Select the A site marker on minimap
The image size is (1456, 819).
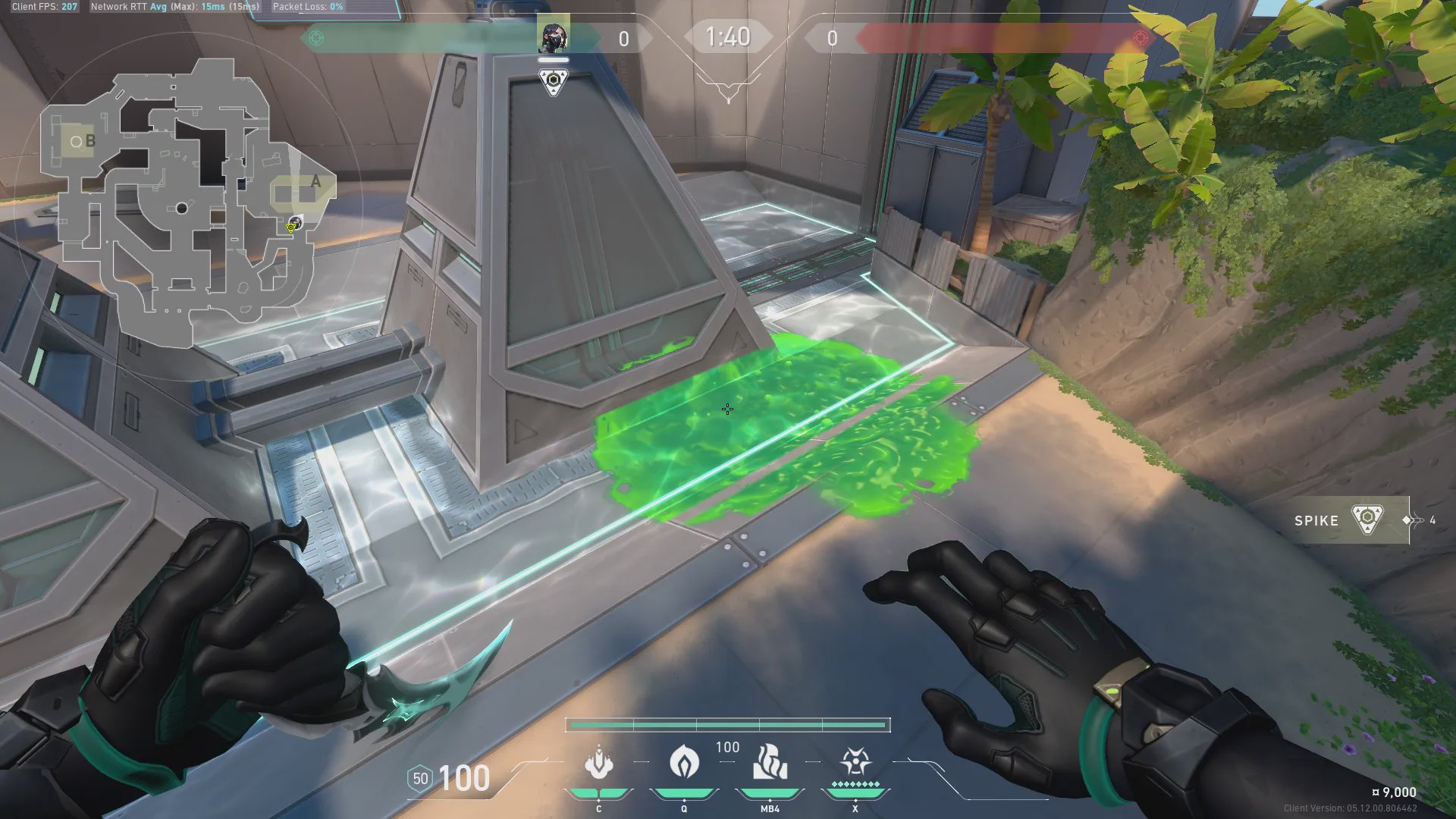point(315,182)
